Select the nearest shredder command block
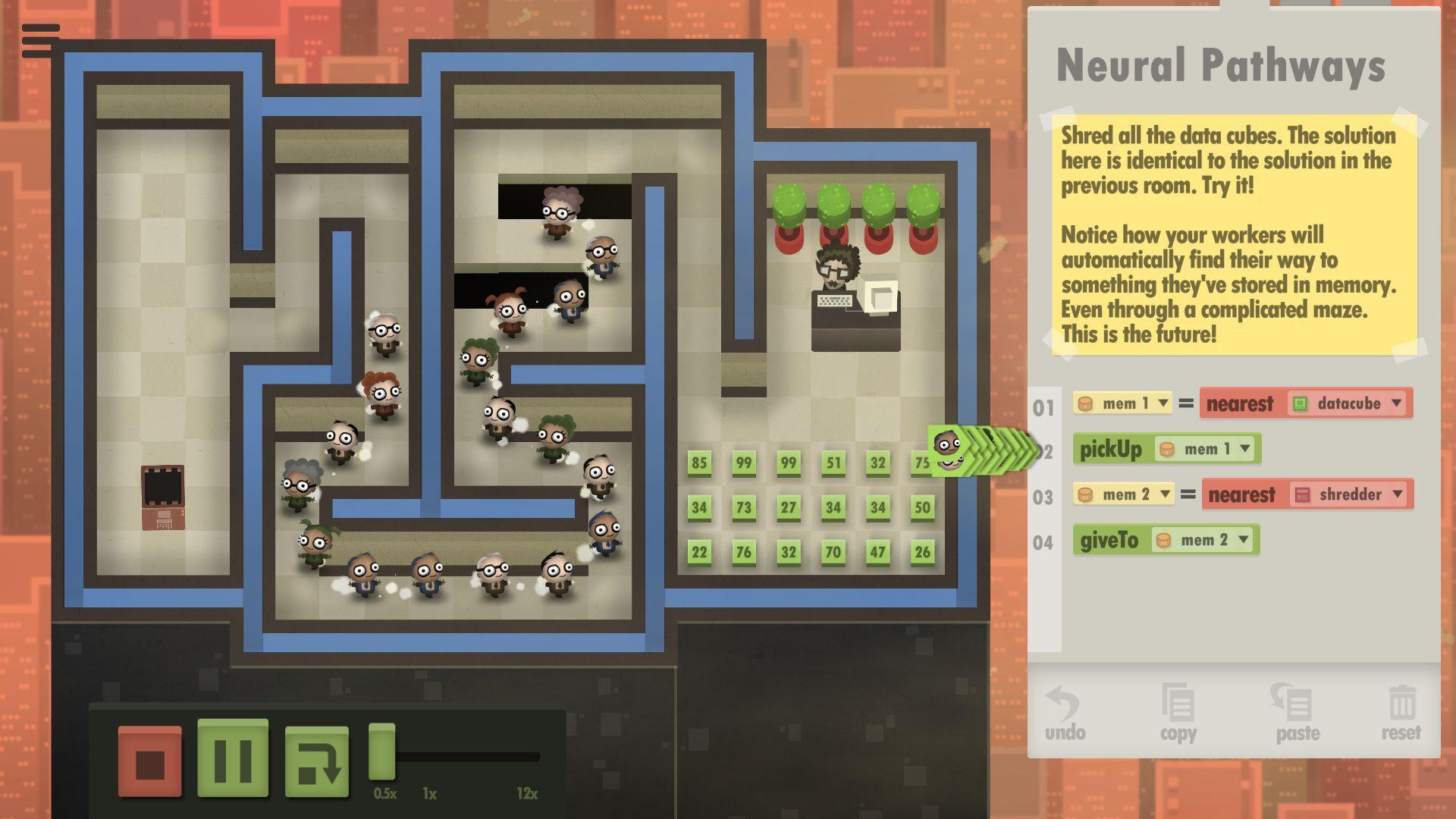 tap(1241, 494)
